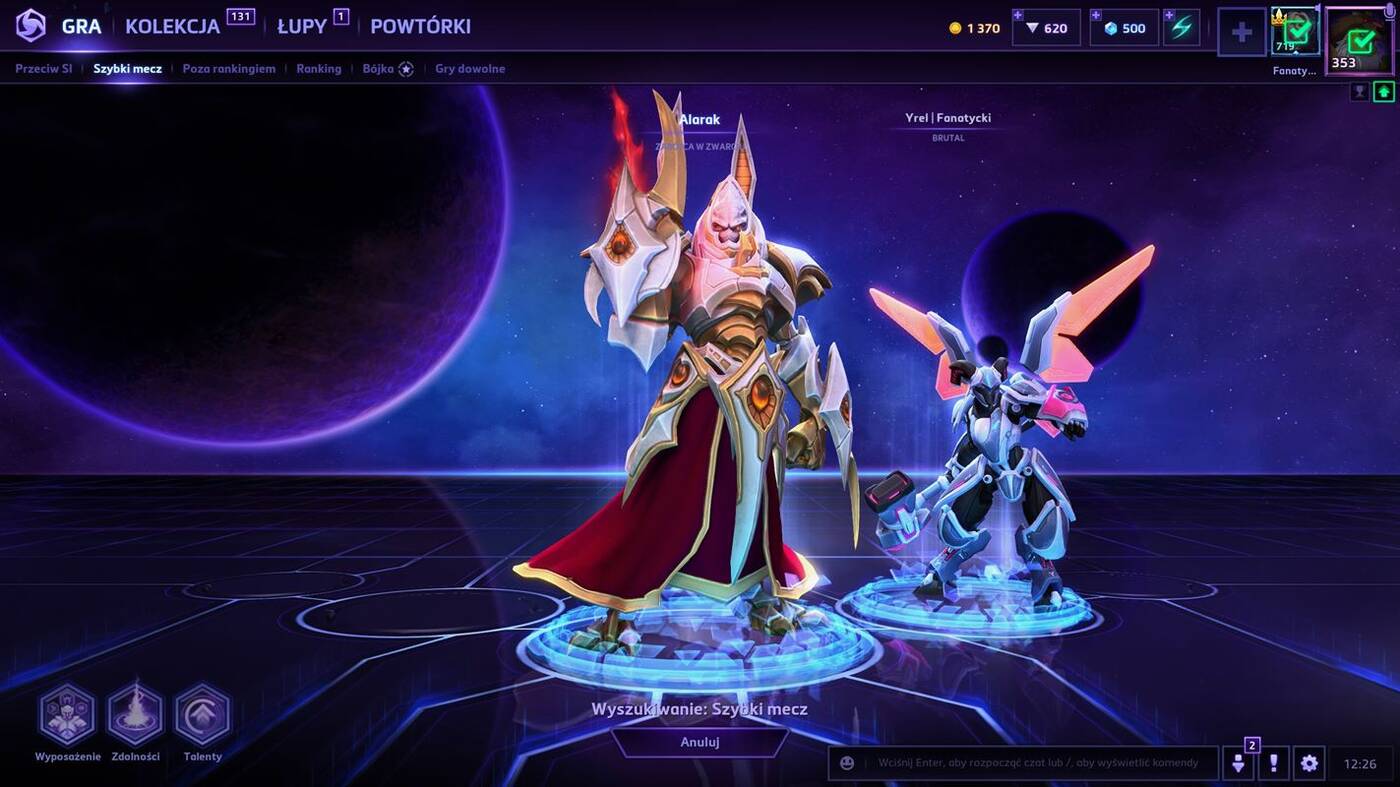Image resolution: width=1400 pixels, height=787 pixels.
Task: Switch to the Przeciw SI tab
Action: pyautogui.click(x=43, y=68)
